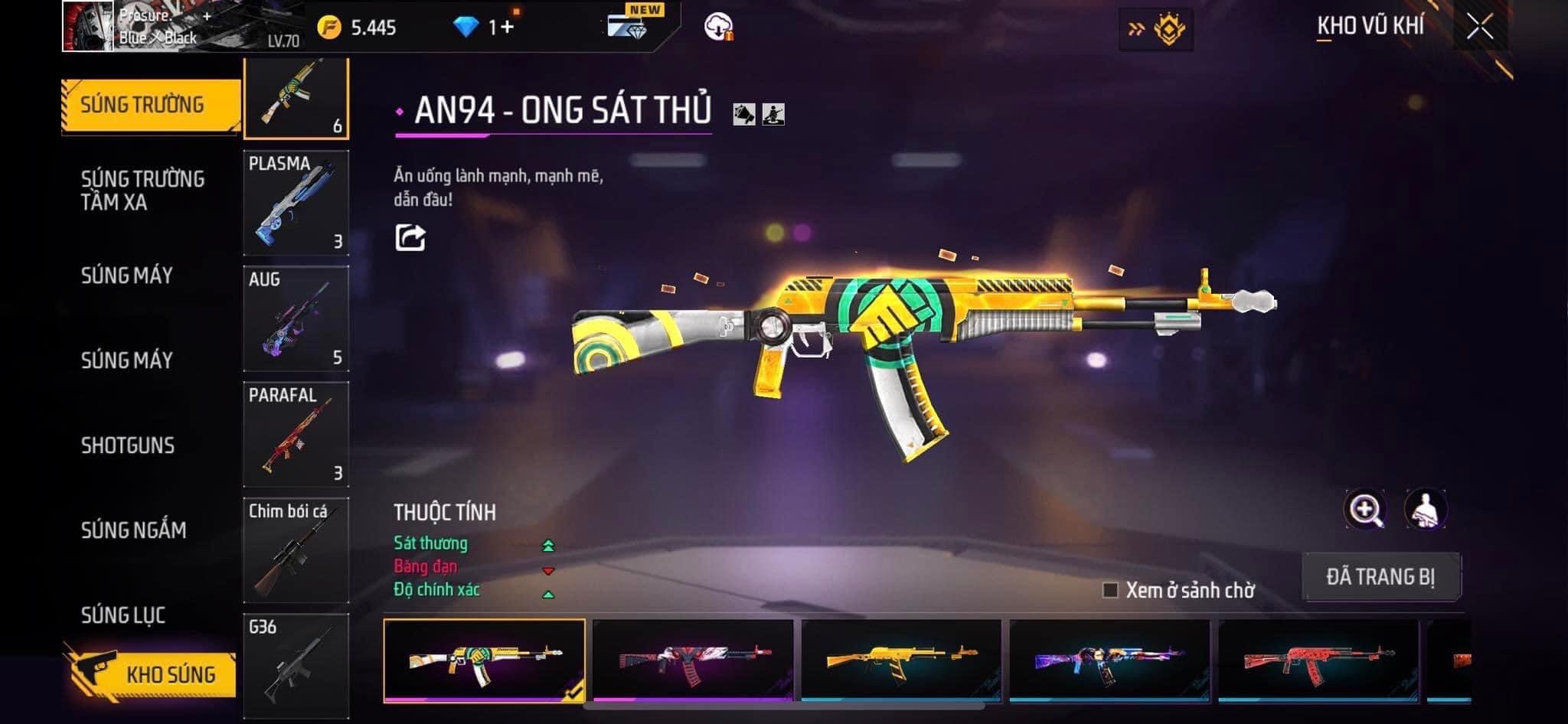This screenshot has width=1568, height=724.
Task: Open the Kho Súng button
Action: click(x=153, y=673)
